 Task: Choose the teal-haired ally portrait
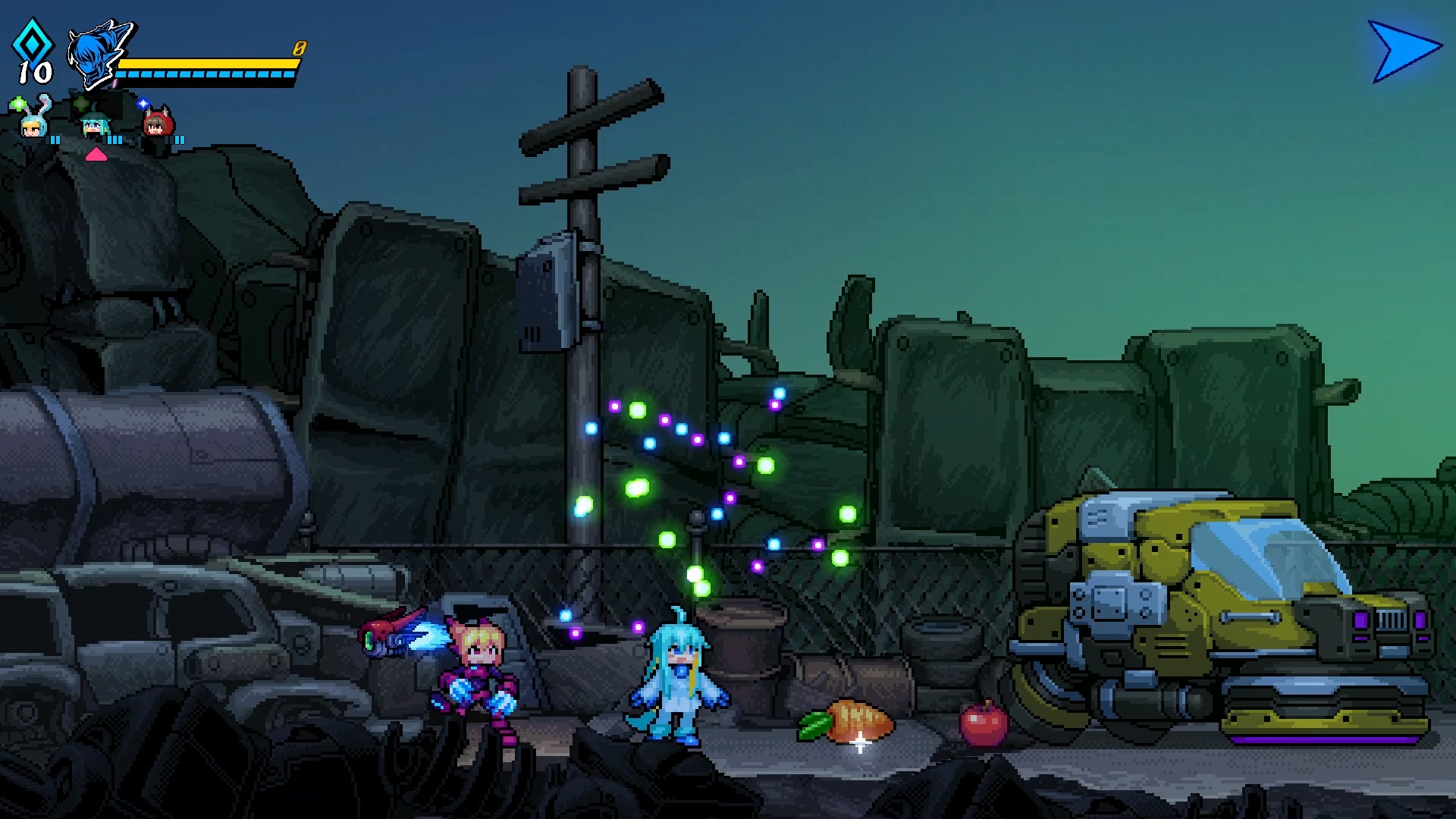click(95, 124)
